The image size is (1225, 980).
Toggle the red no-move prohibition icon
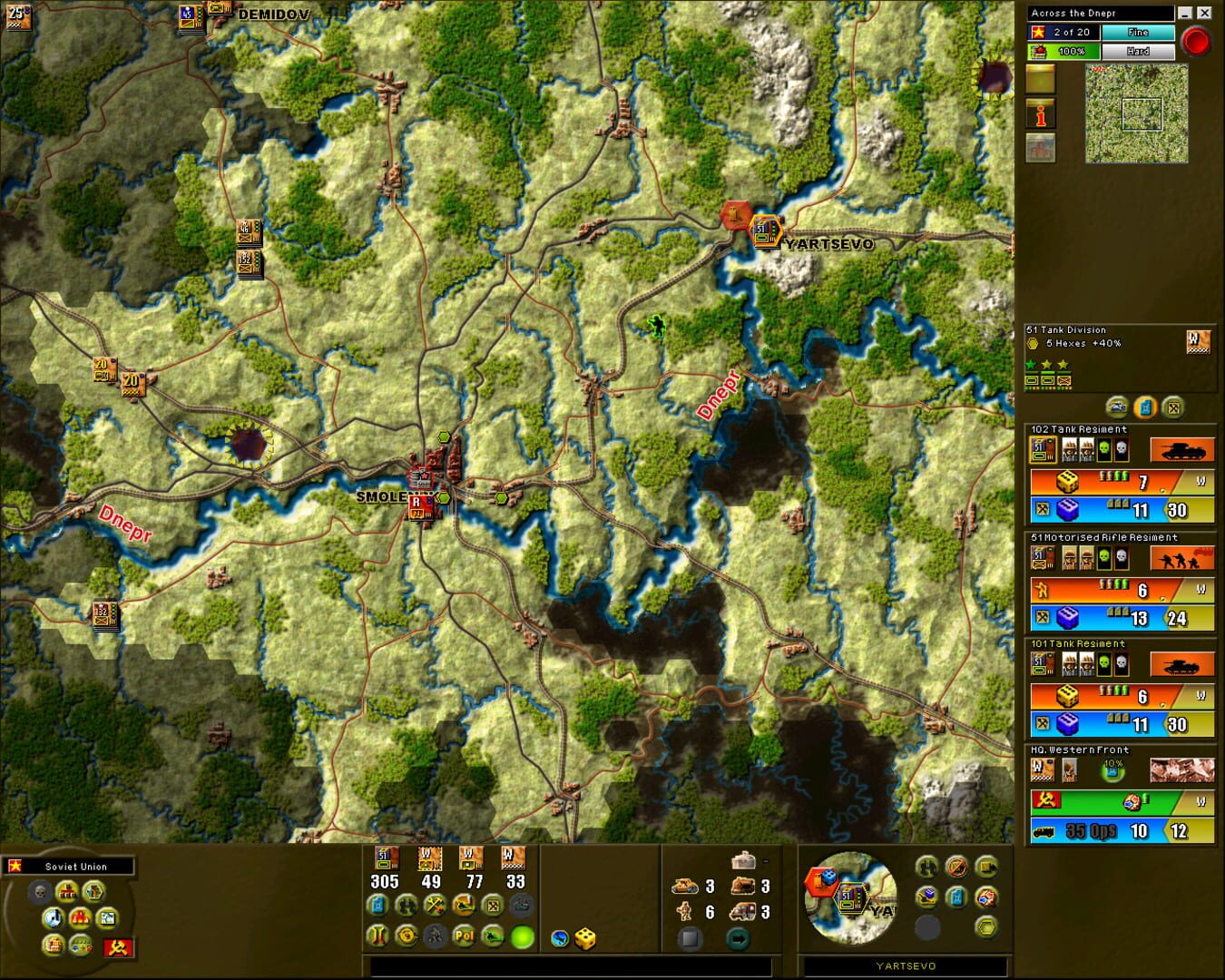(957, 868)
